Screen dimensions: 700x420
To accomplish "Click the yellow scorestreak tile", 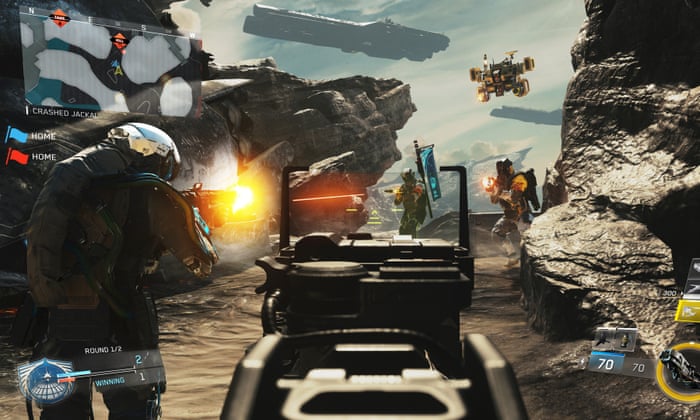I will click(687, 309).
